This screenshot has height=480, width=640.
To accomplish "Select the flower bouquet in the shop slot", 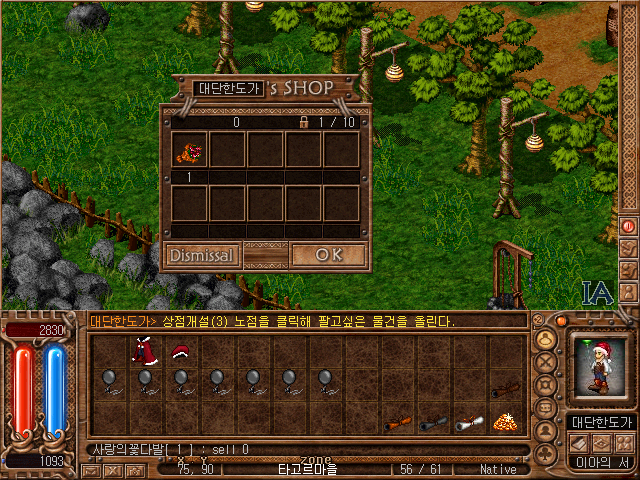I will click(189, 150).
